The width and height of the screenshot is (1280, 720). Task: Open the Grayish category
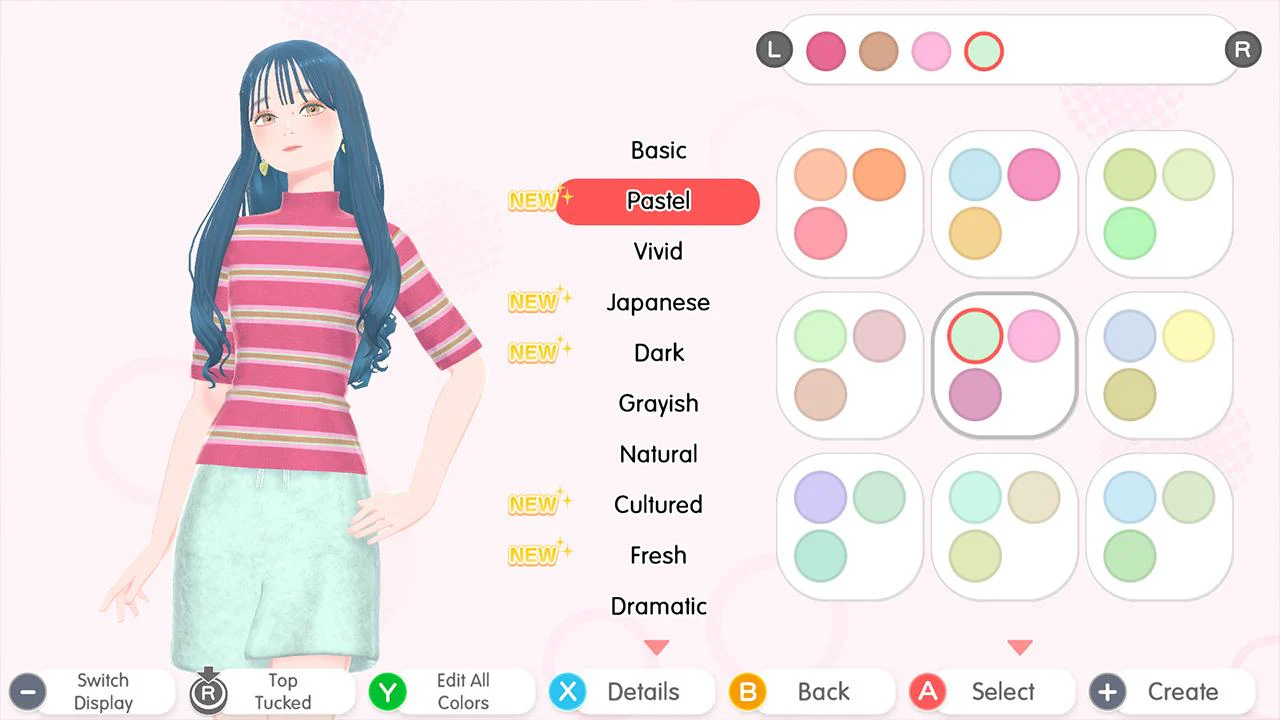pos(658,403)
